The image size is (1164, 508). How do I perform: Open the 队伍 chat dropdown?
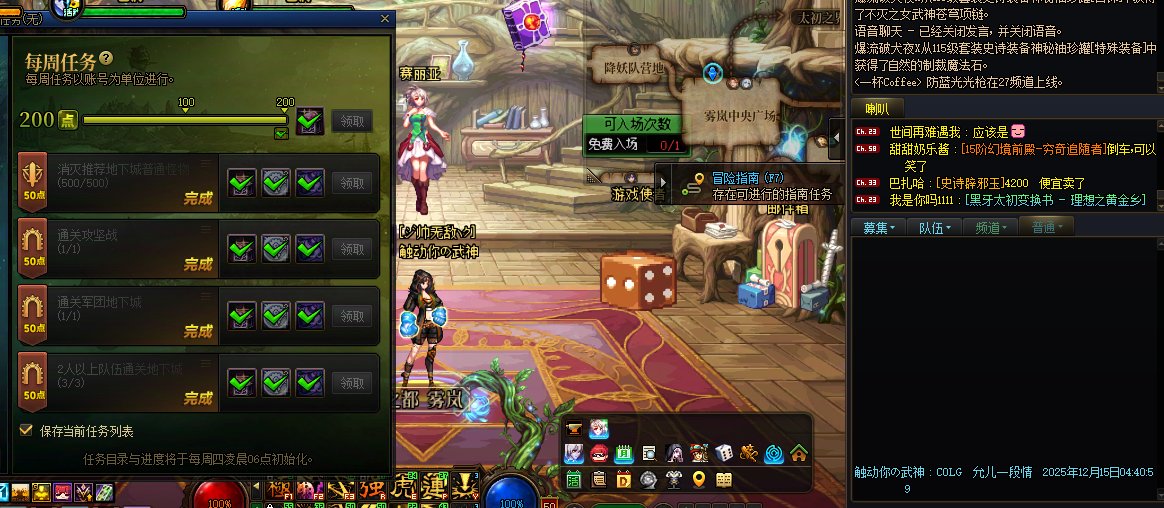click(x=935, y=228)
